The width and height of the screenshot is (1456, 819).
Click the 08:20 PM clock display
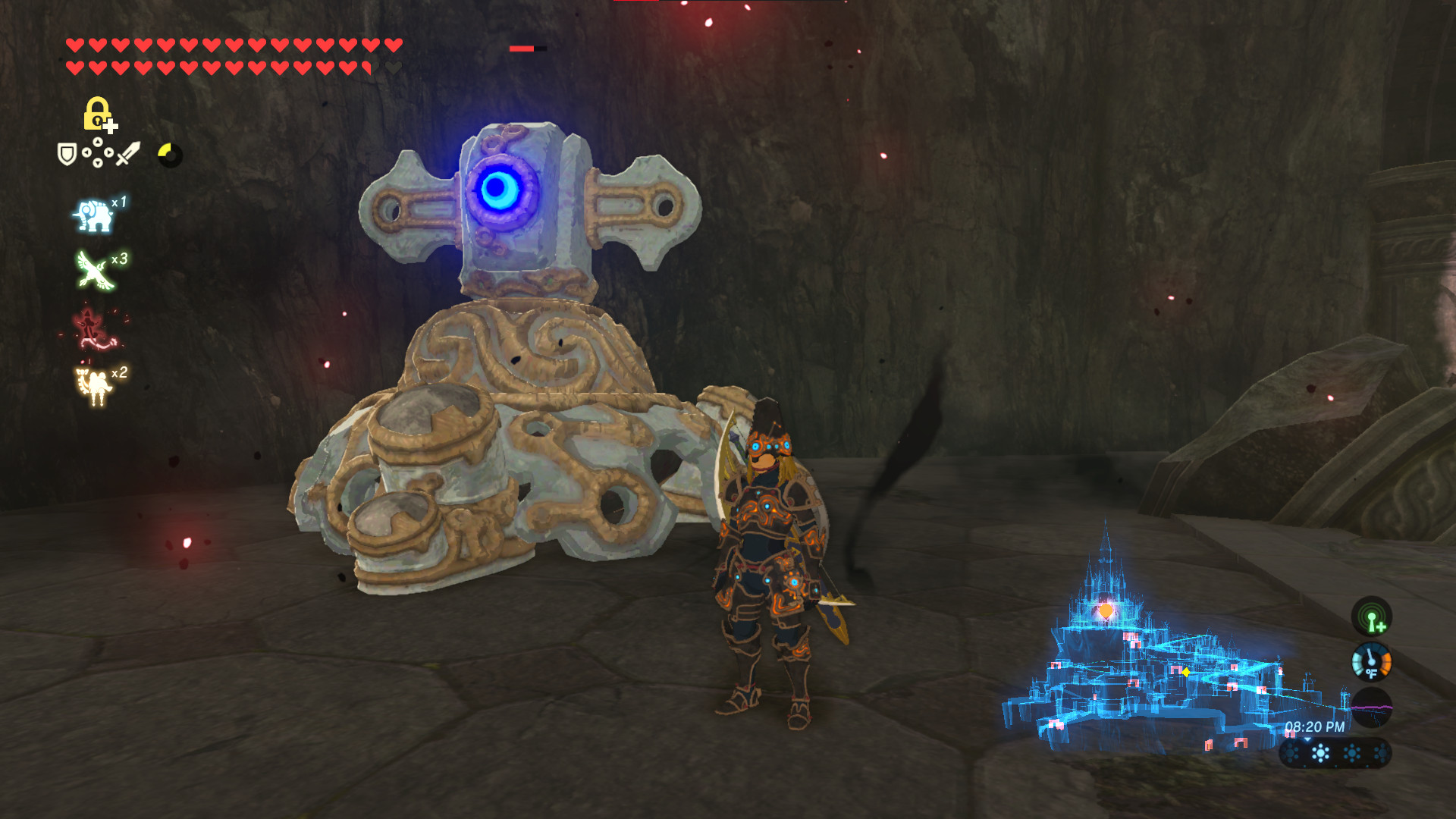pyautogui.click(x=1315, y=726)
